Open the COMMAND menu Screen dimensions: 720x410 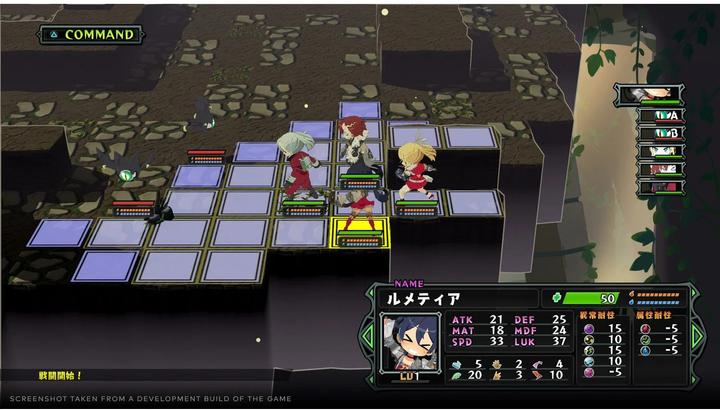click(90, 34)
